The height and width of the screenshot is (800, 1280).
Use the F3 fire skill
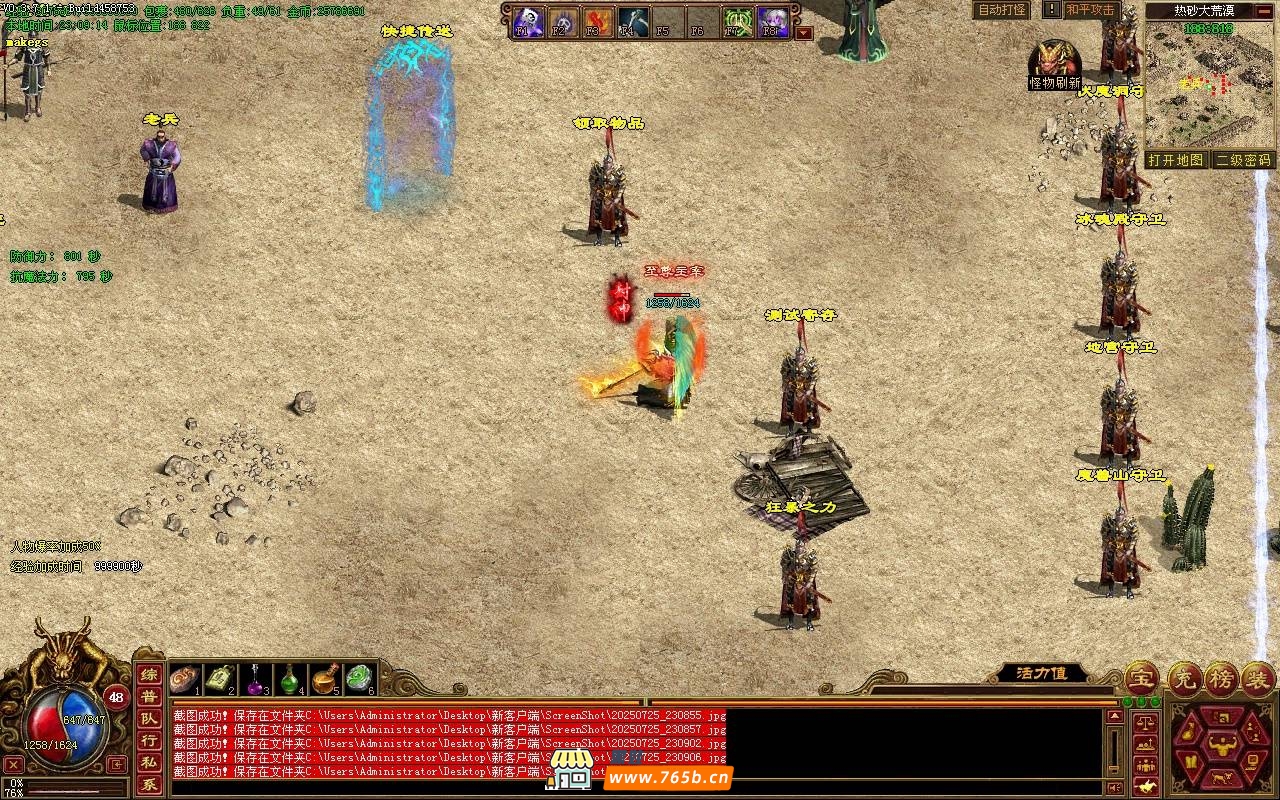(597, 21)
